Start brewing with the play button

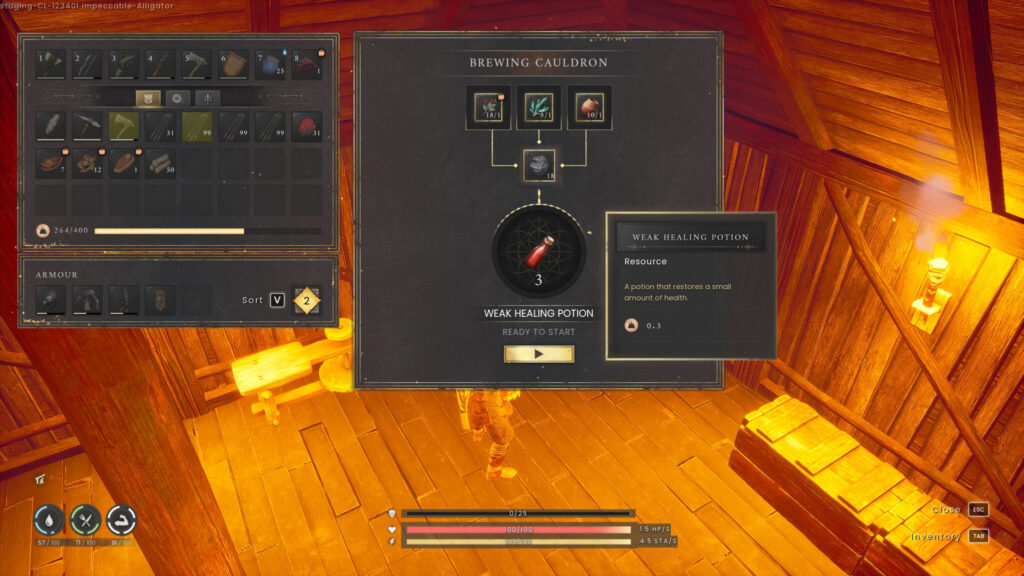[538, 354]
